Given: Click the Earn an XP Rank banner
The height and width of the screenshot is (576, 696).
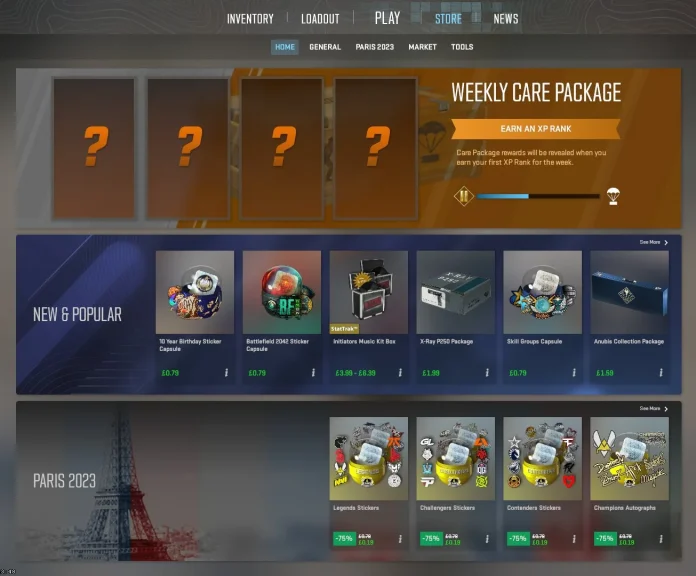Looking at the screenshot, I should click(x=535, y=129).
